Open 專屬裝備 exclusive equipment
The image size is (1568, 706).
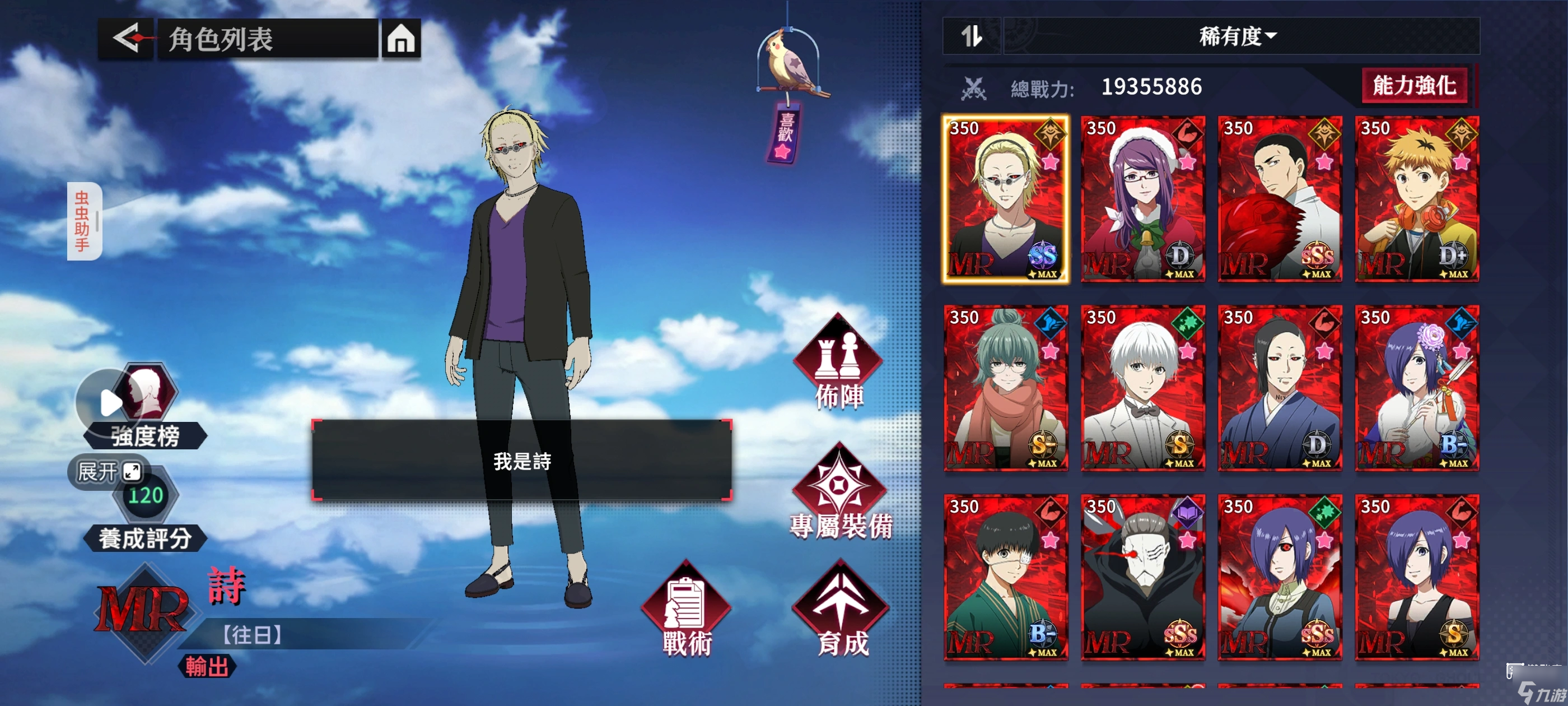click(840, 494)
